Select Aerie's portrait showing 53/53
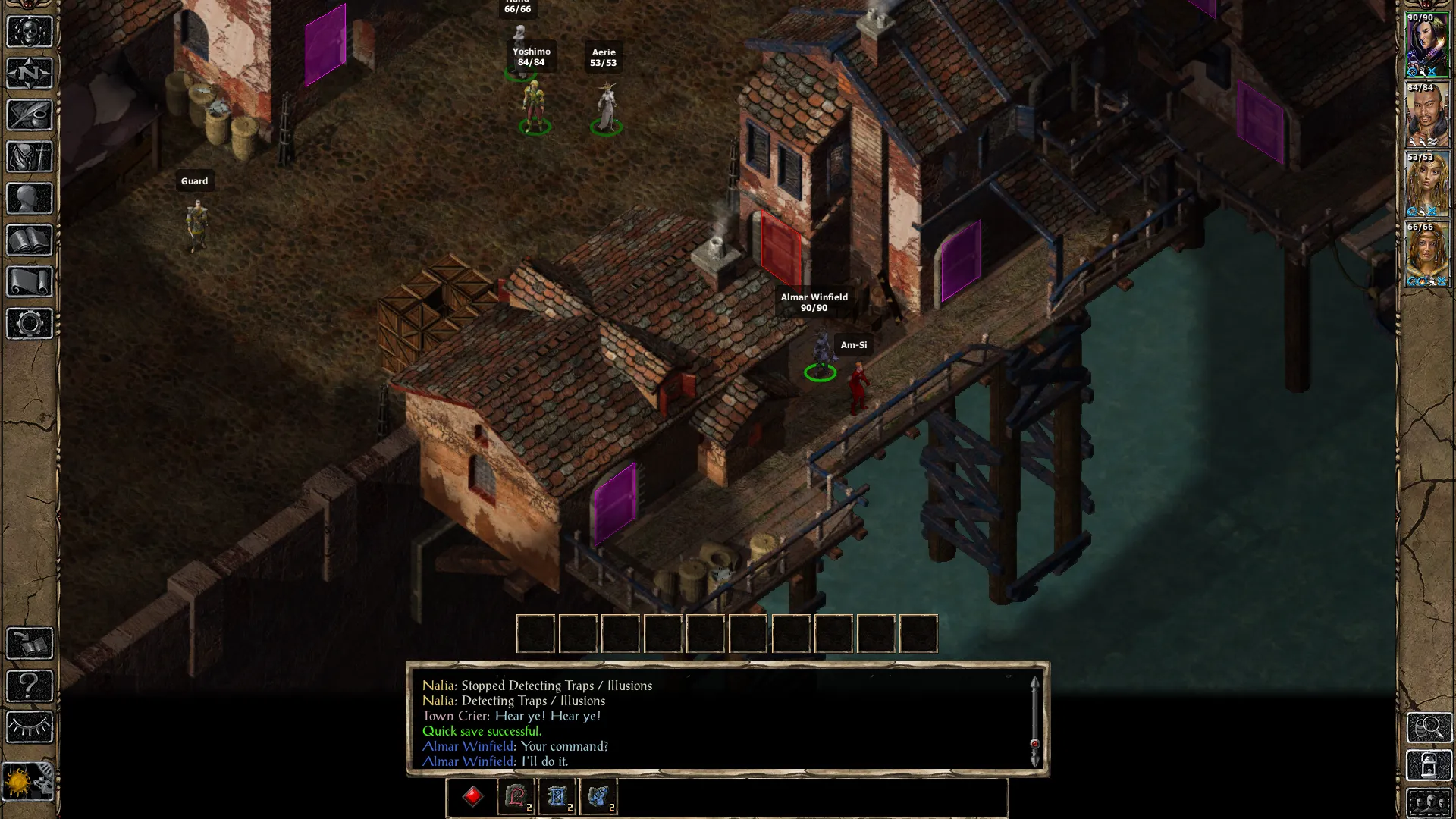Screen dimensions: 1456x819 [x=1427, y=185]
